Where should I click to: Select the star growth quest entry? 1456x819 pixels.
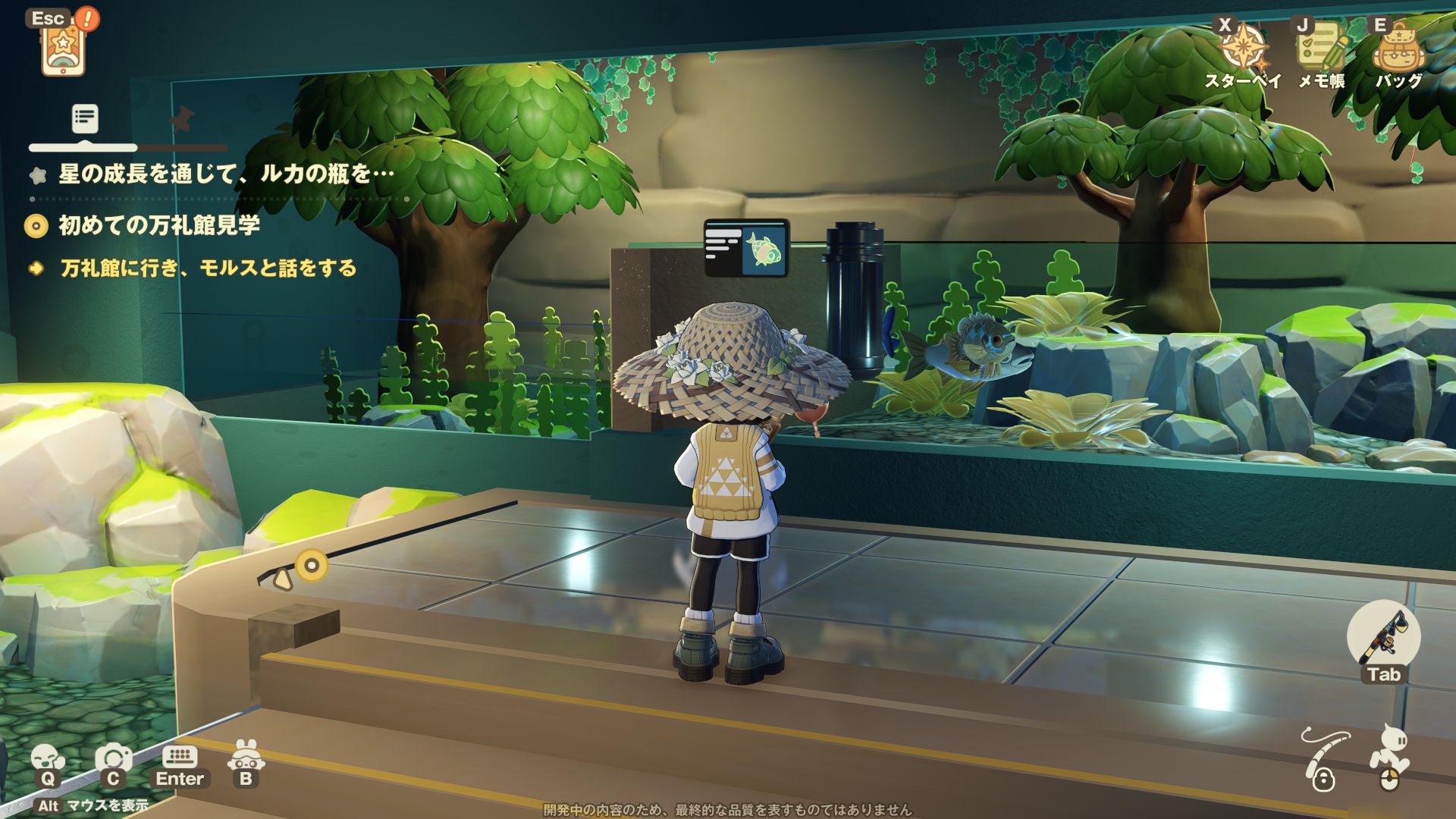point(226,174)
